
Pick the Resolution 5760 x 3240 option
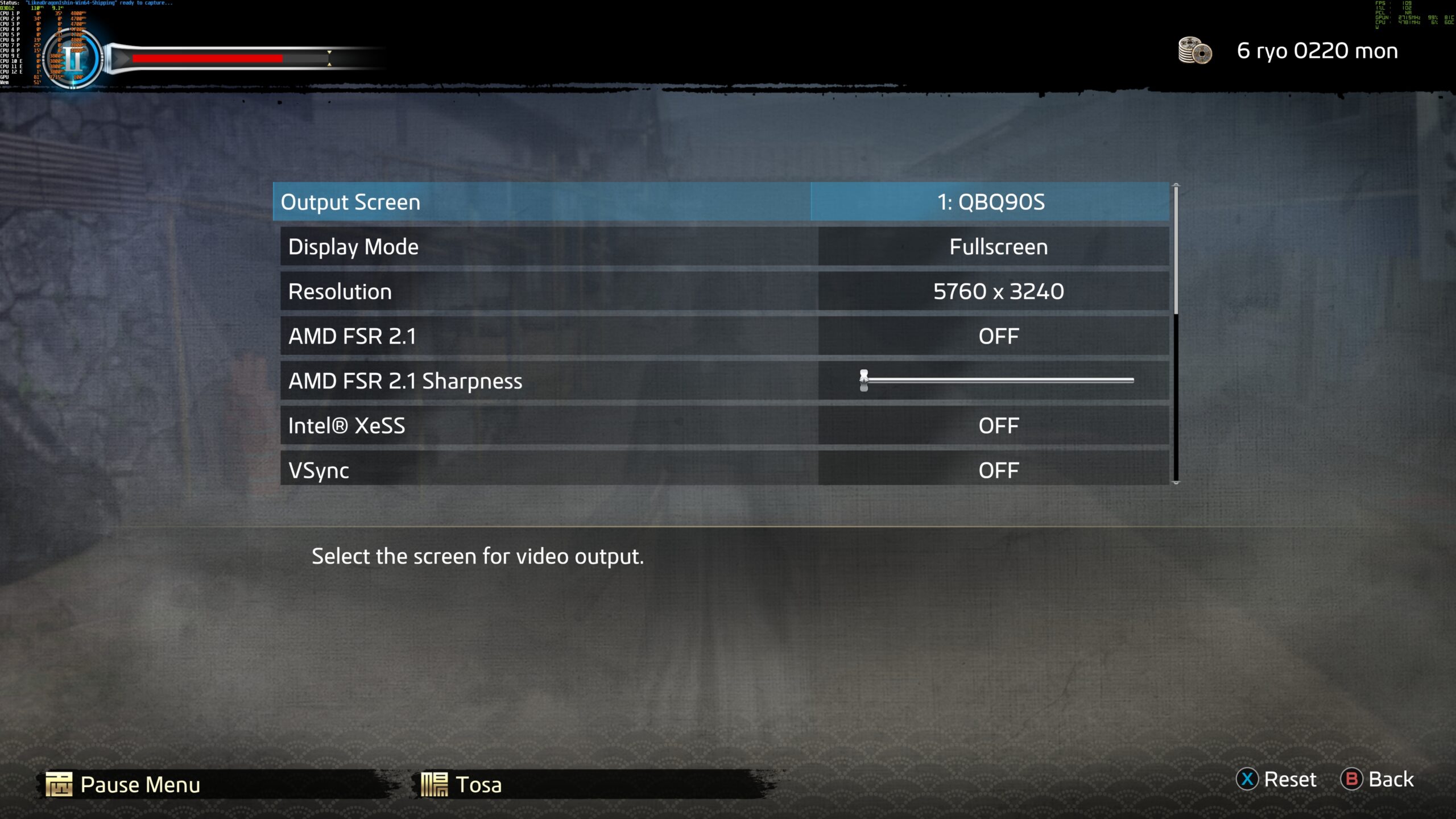pyautogui.click(x=998, y=291)
